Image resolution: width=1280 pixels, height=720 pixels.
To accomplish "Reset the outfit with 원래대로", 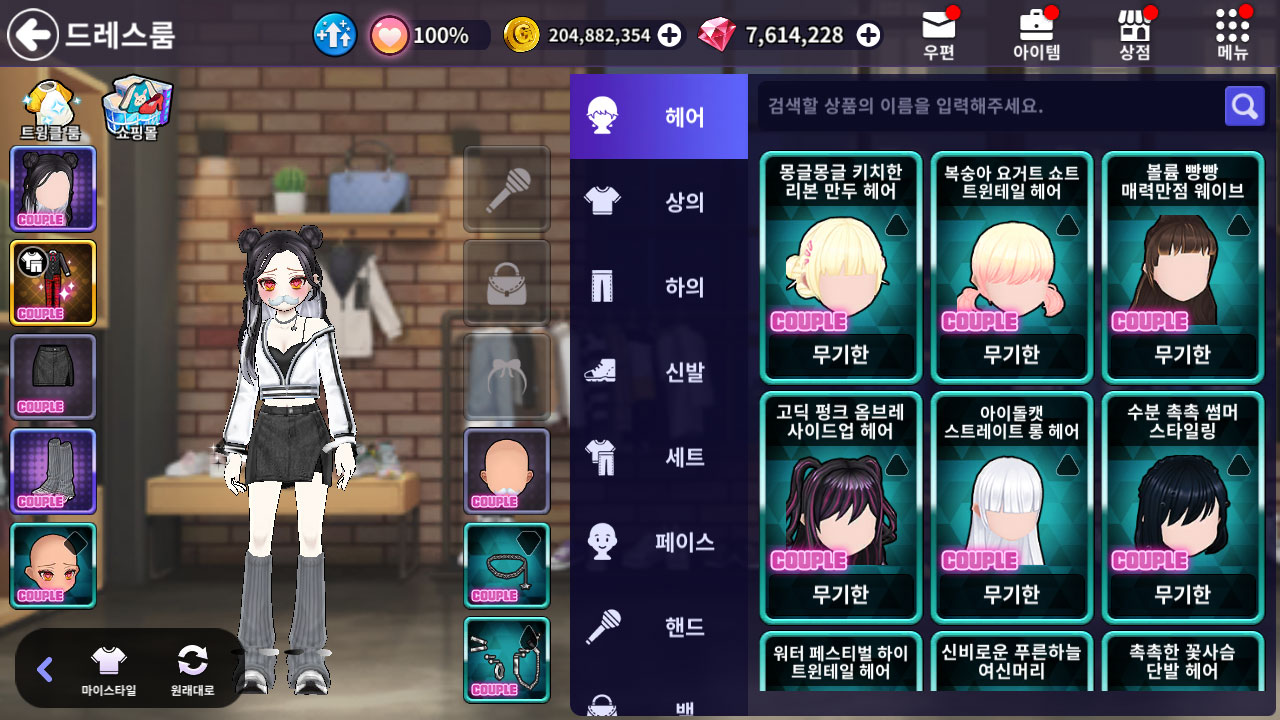I will click(192, 668).
